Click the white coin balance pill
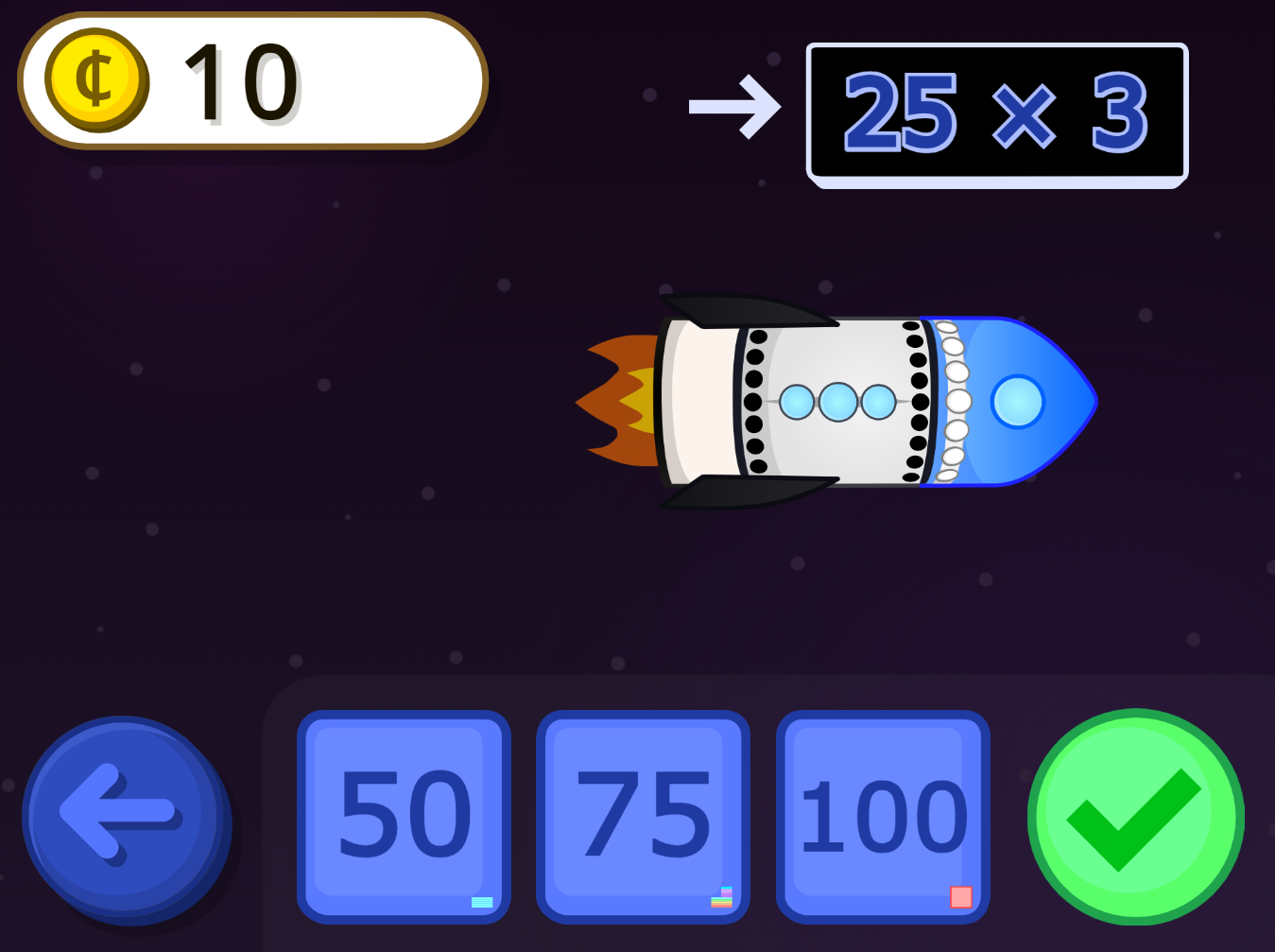The height and width of the screenshot is (952, 1275). (x=250, y=79)
